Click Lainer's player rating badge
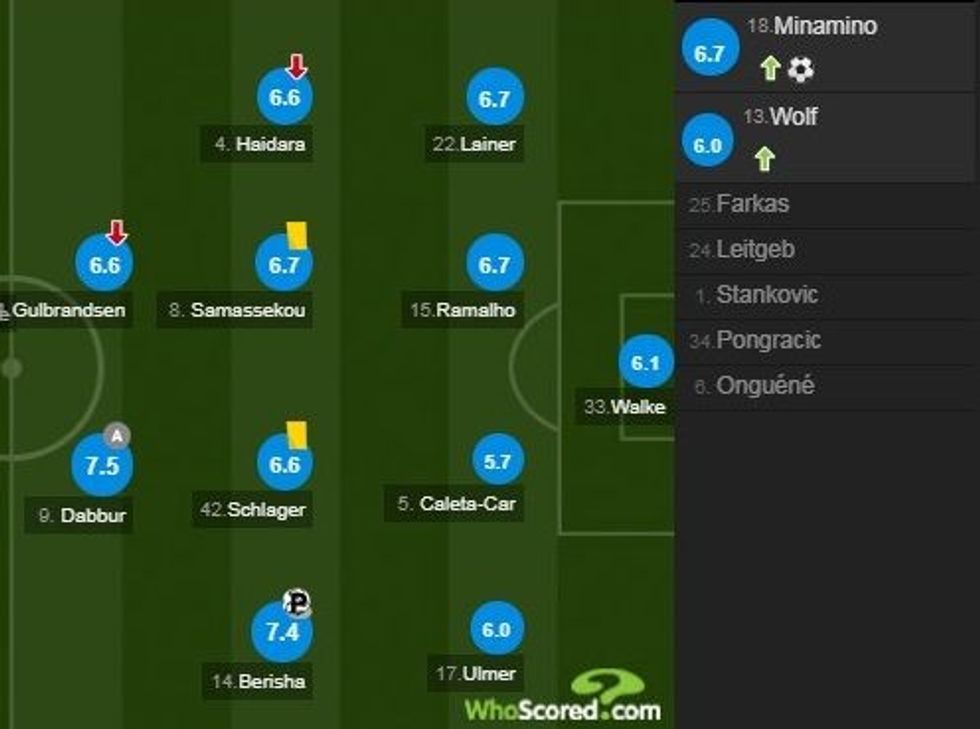 pyautogui.click(x=496, y=98)
